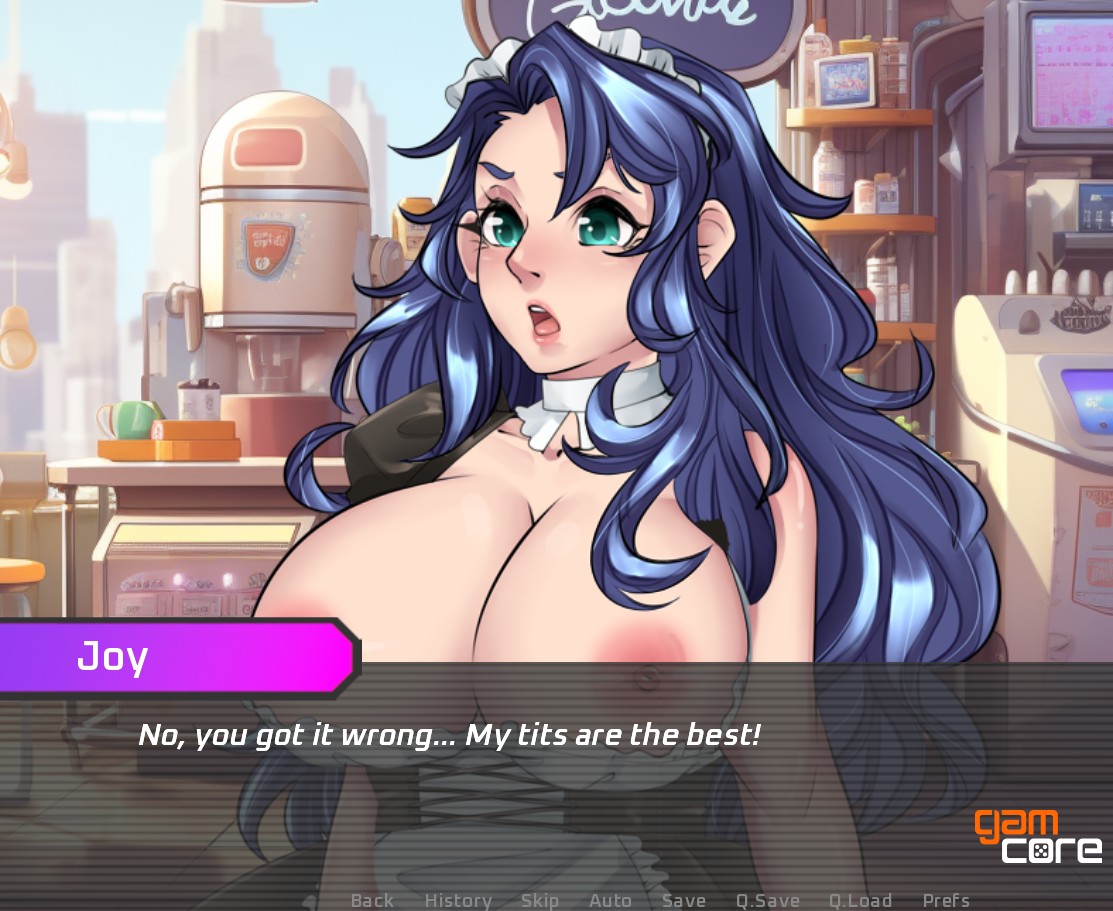Image resolution: width=1113 pixels, height=911 pixels.
Task: Quick save with Q.Save
Action: point(768,901)
